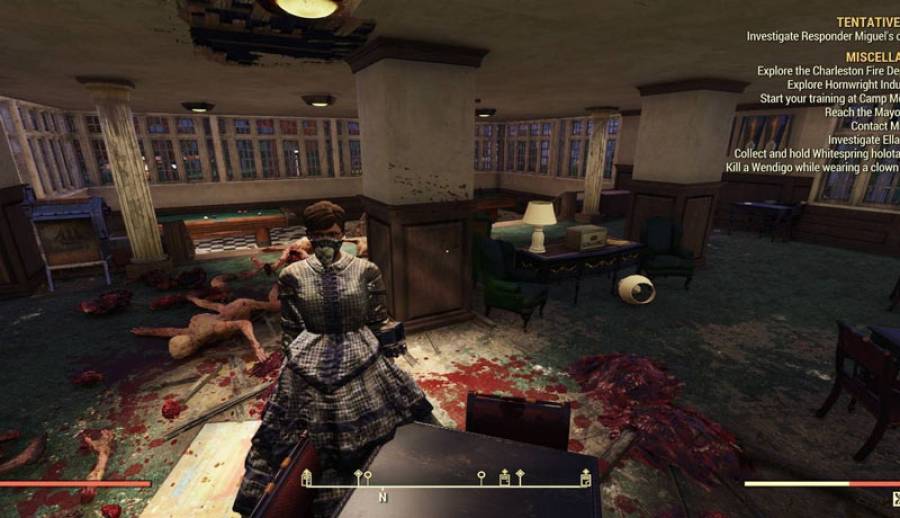Select the Explore the Charleston Fire objective
The image size is (900, 518).
pyautogui.click(x=827, y=71)
